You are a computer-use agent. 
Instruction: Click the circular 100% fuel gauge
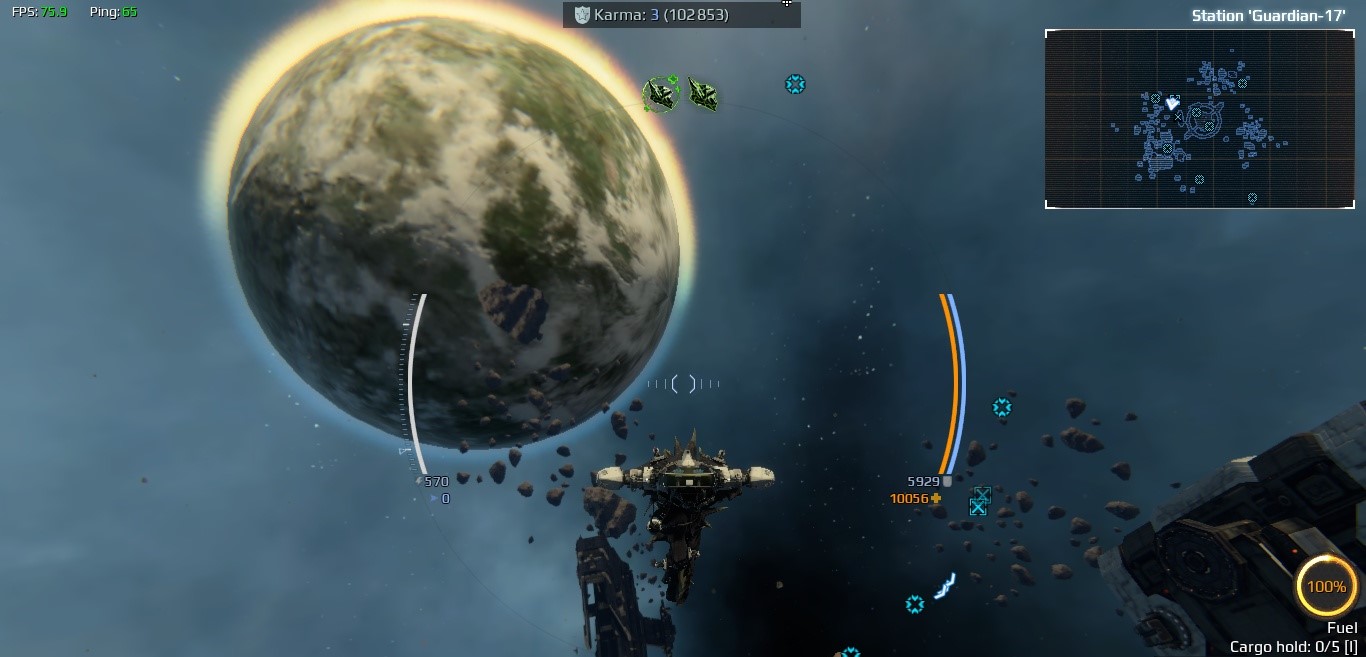[x=1326, y=586]
